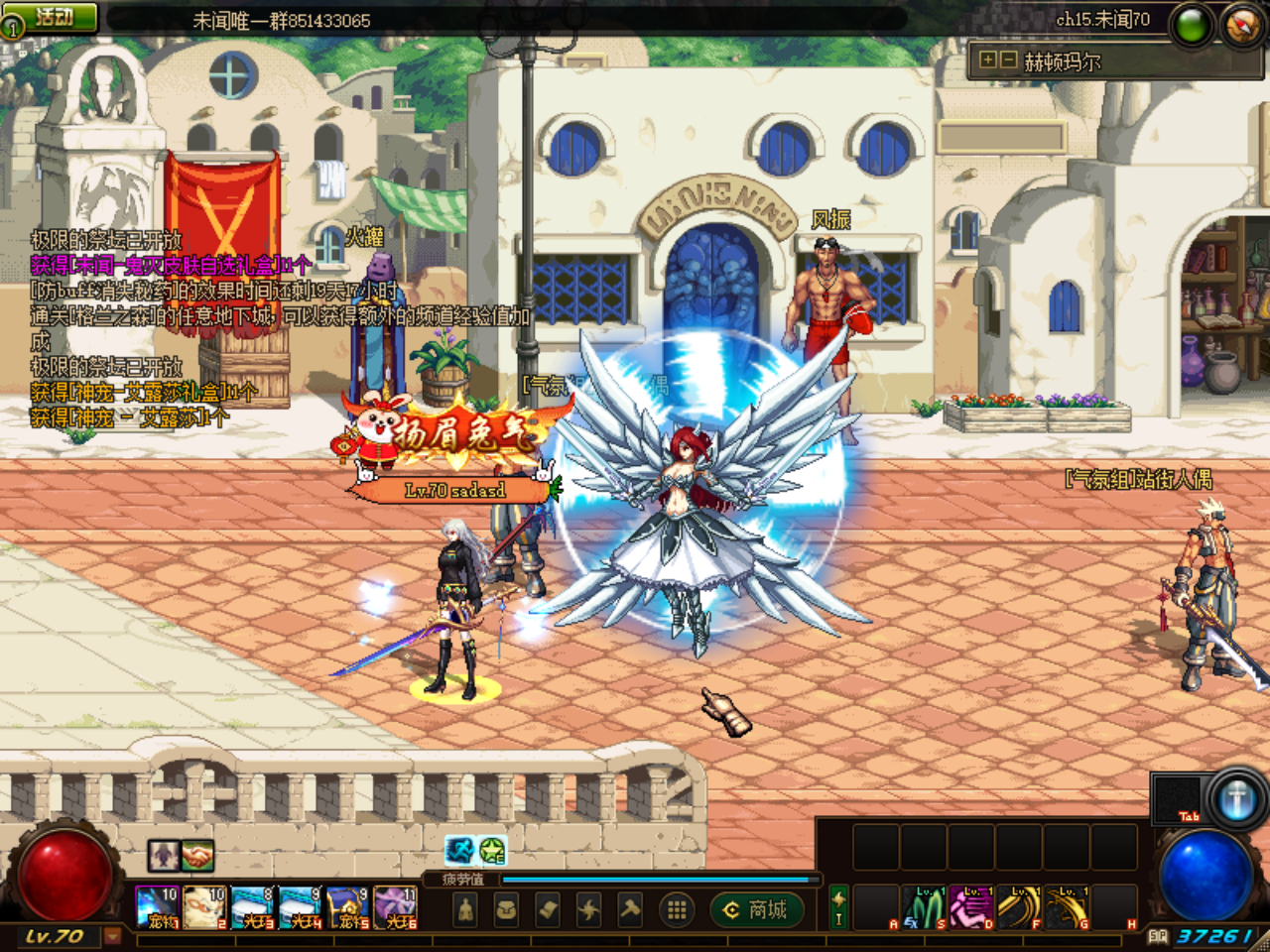1270x952 pixels.
Task: Open the character info icon
Action: tap(464, 910)
